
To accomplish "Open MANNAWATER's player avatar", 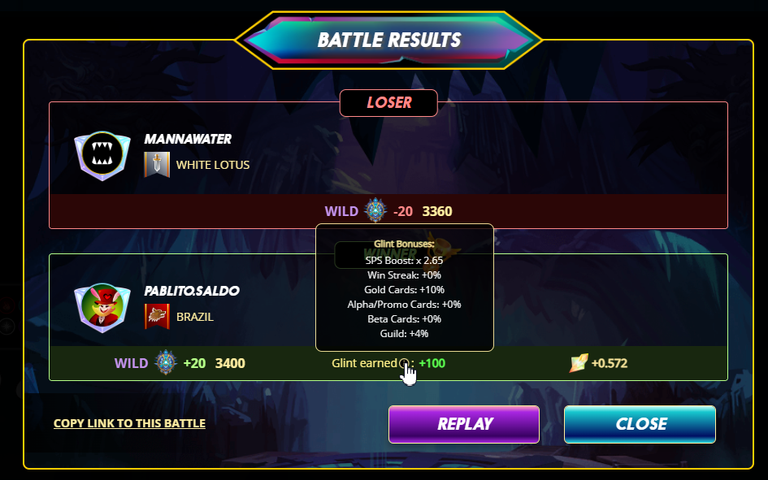I will (x=102, y=156).
